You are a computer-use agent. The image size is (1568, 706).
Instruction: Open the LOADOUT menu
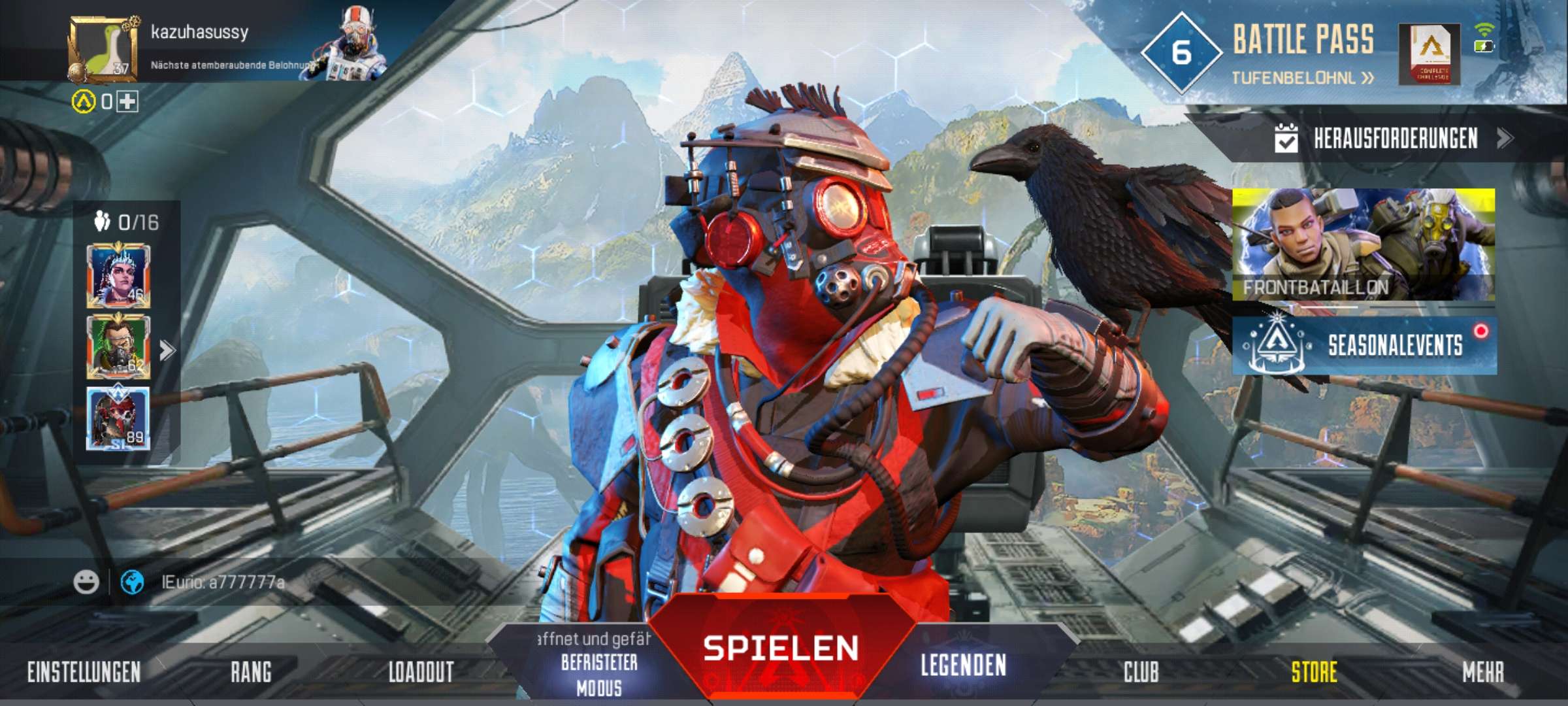coord(421,672)
